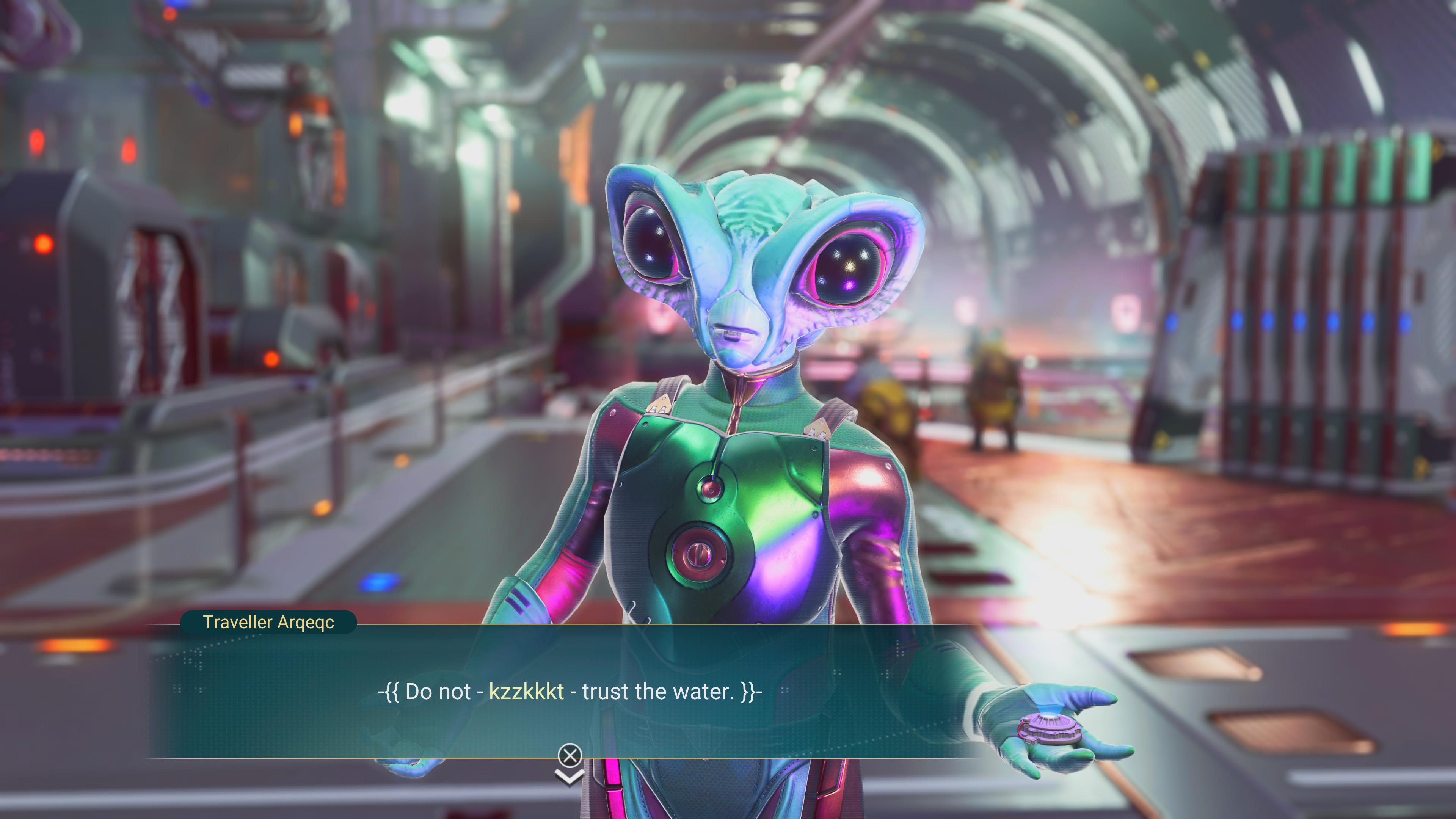The width and height of the screenshot is (1456, 819).
Task: Advance the dialogue using the double-chevron arrow
Action: tap(569, 778)
